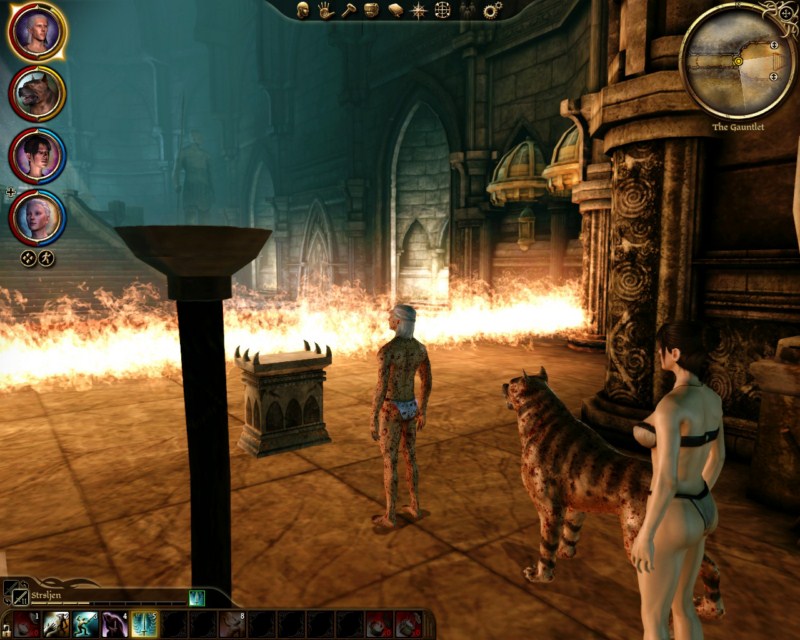
Task: Click the hammer icon in top menu
Action: [x=347, y=10]
